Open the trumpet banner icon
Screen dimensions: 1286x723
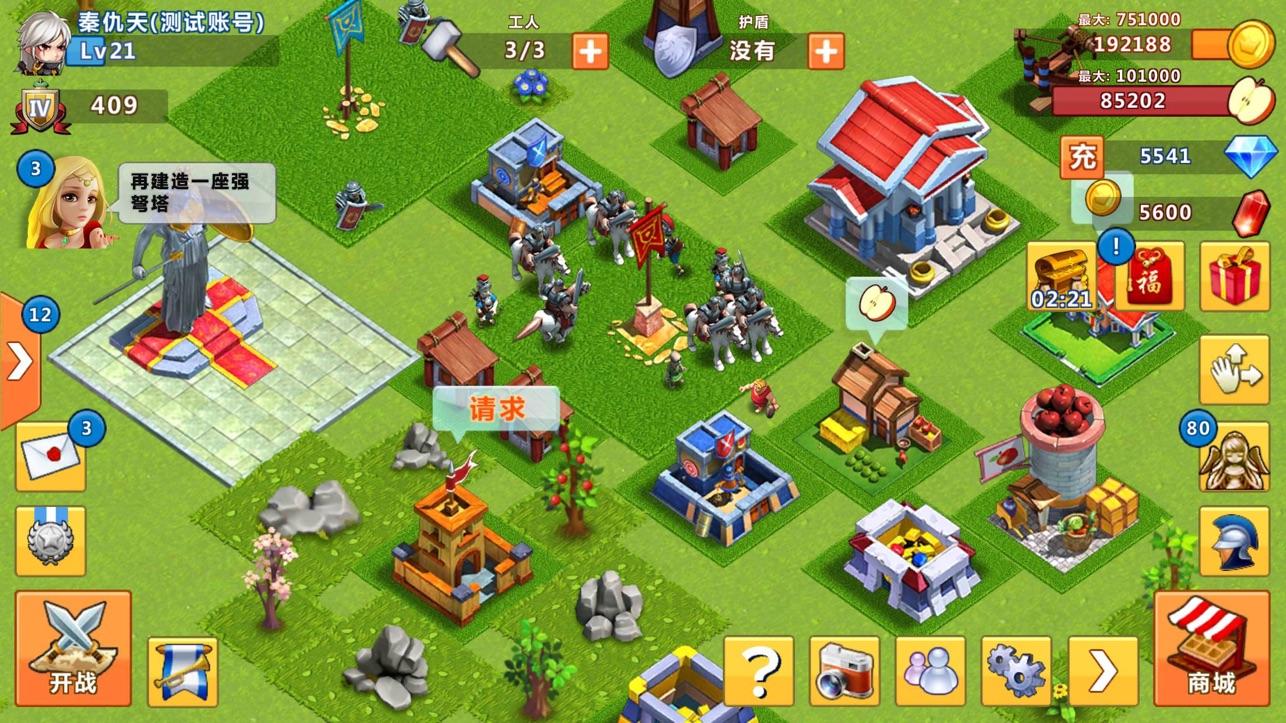point(182,671)
